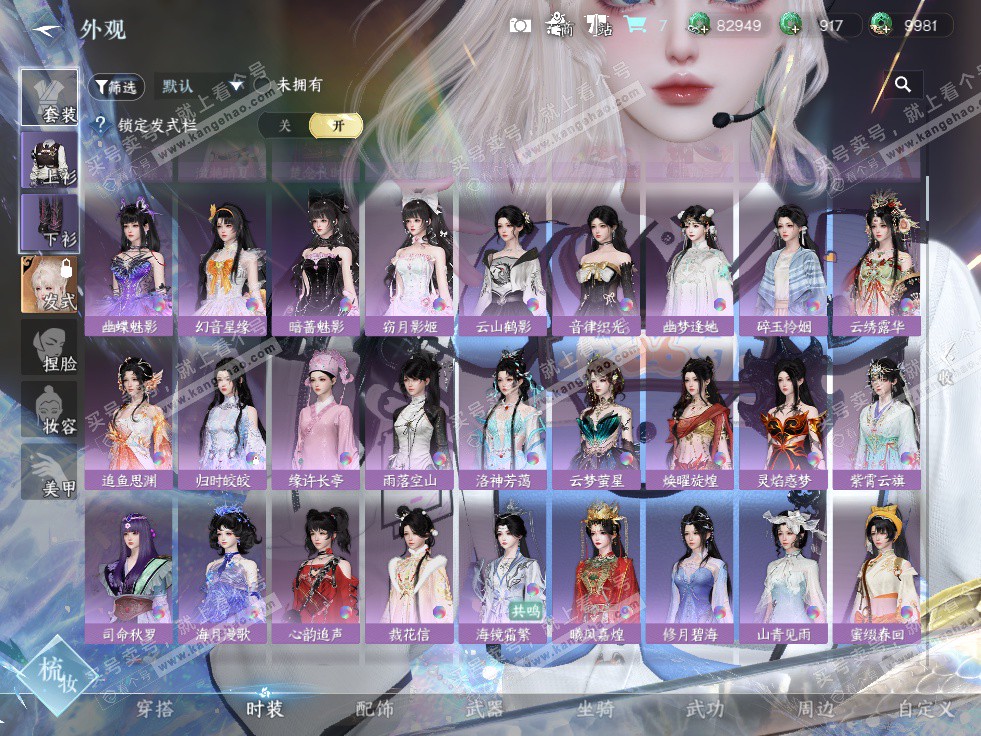Screen dimensions: 981x736
Task: Switch to the 配饰 accessories tab
Action: click(x=375, y=709)
